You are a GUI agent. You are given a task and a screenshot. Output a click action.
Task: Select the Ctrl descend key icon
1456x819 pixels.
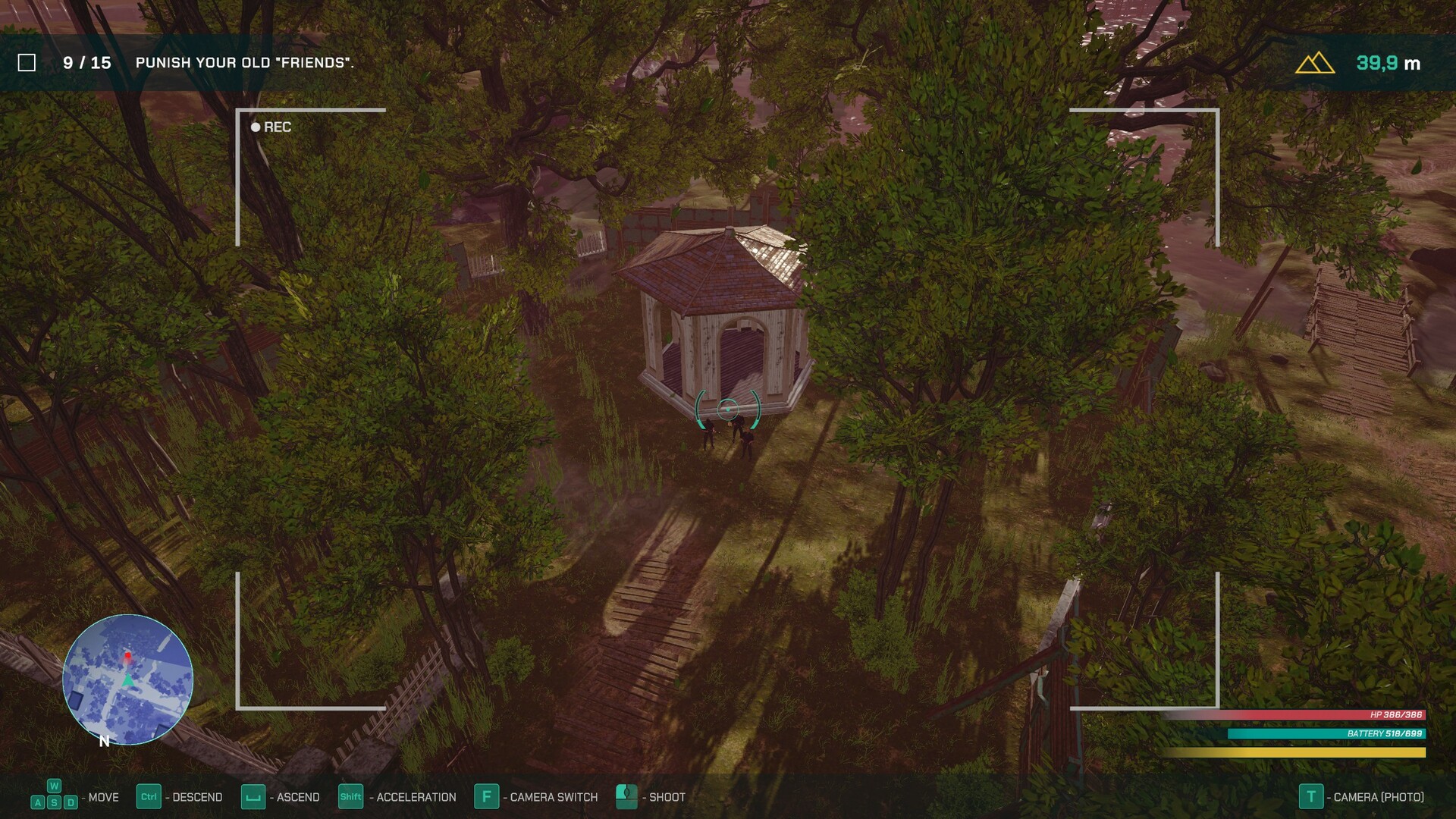(x=151, y=797)
